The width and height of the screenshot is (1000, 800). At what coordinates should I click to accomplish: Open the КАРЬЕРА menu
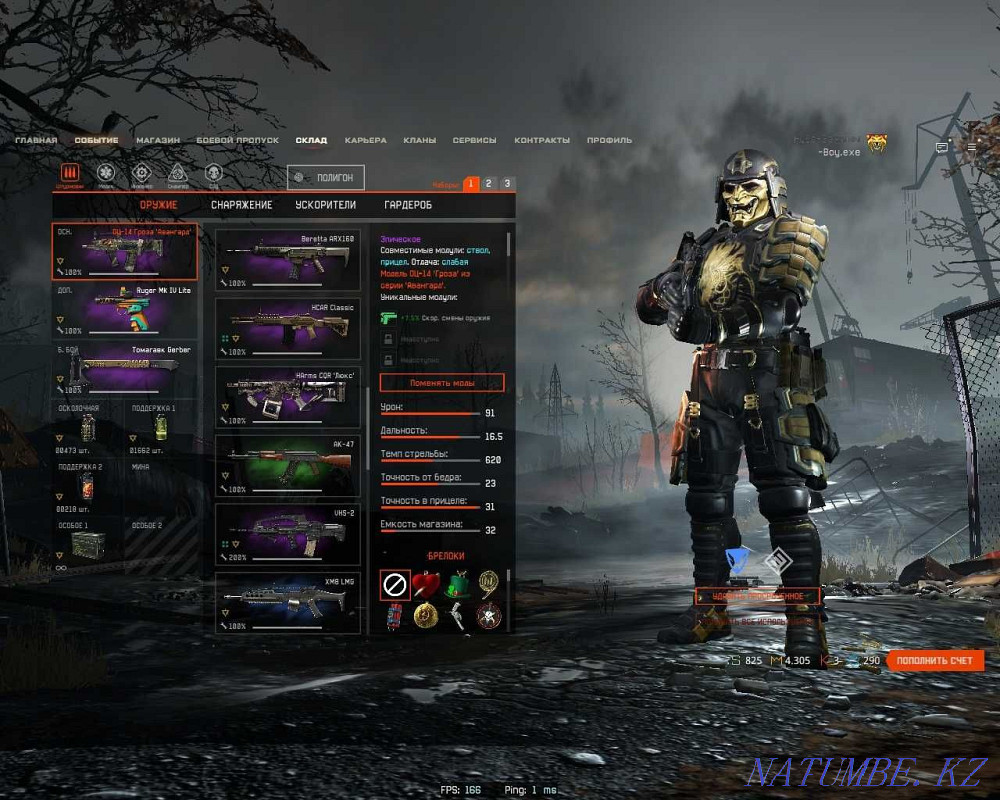pyautogui.click(x=365, y=140)
